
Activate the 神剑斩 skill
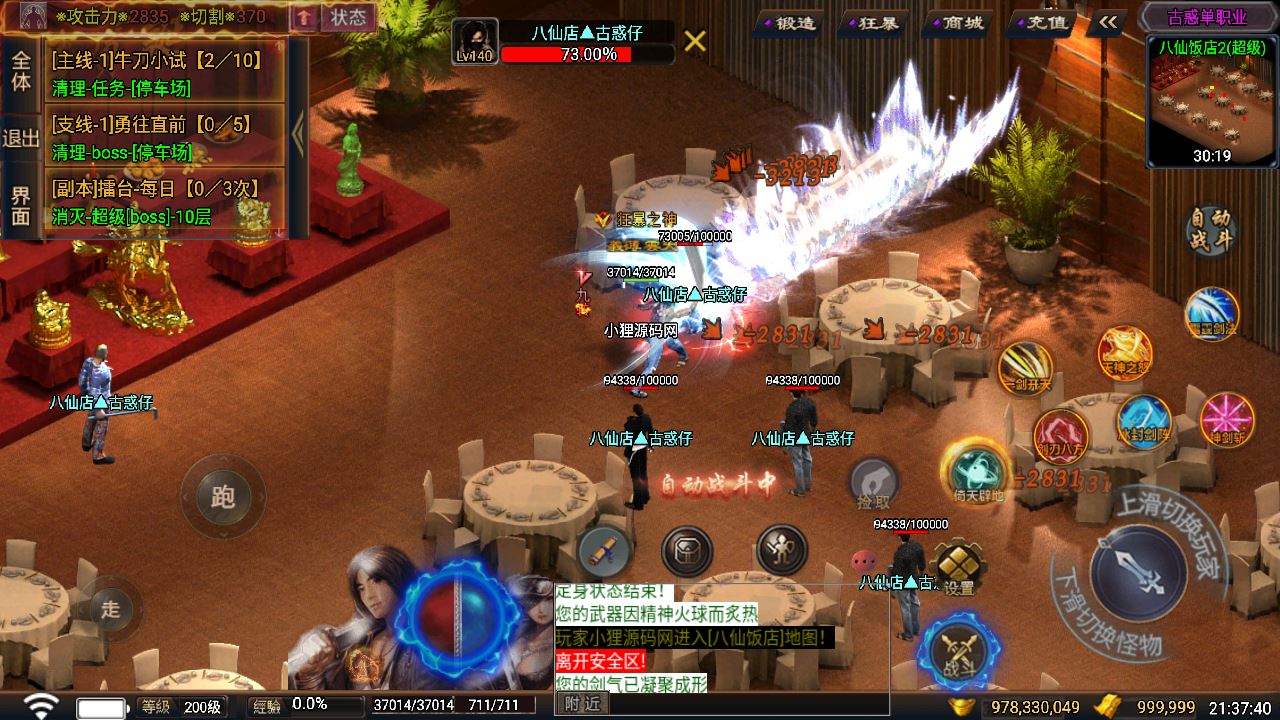pos(1227,419)
